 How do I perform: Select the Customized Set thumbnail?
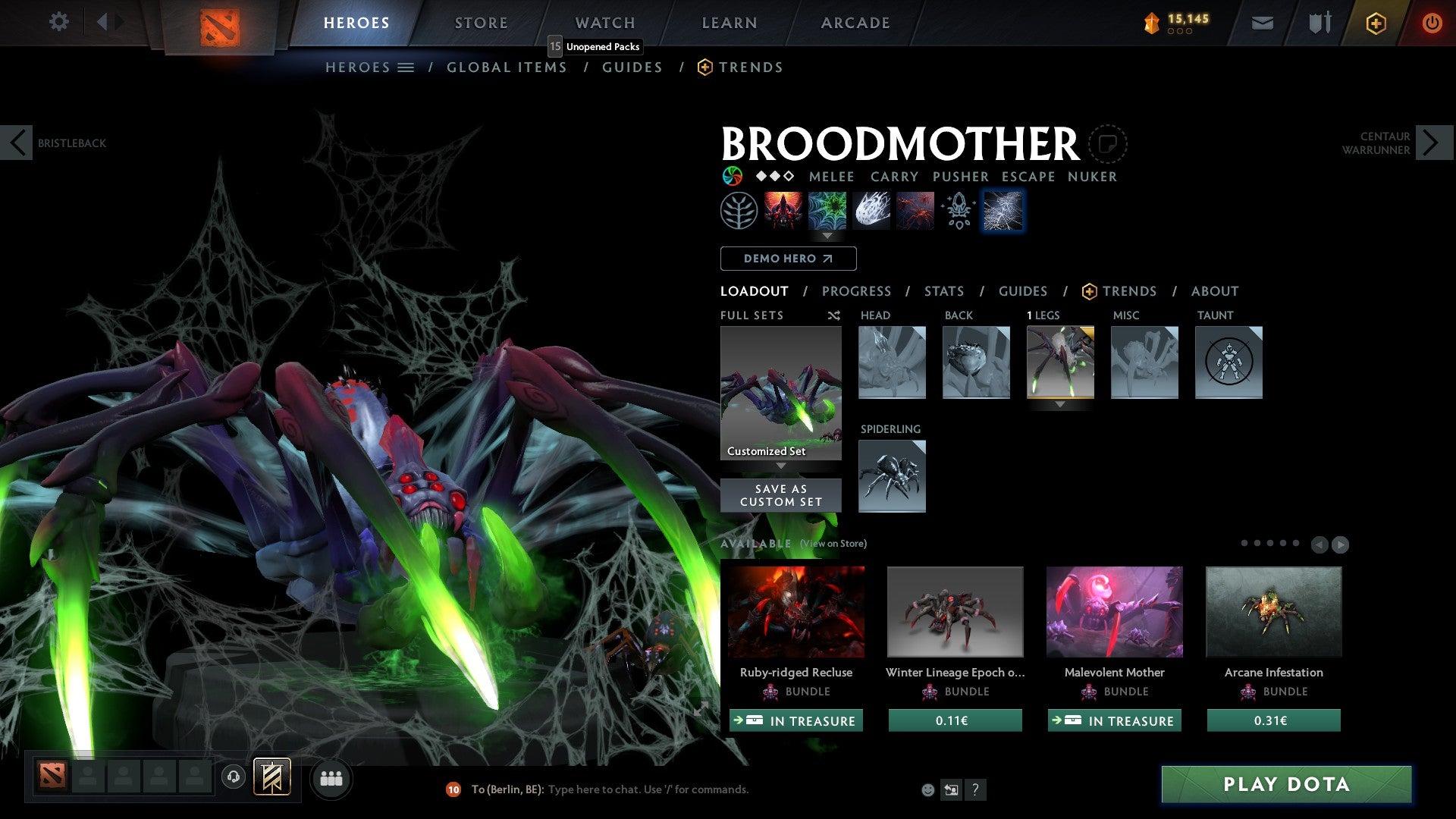tap(780, 392)
